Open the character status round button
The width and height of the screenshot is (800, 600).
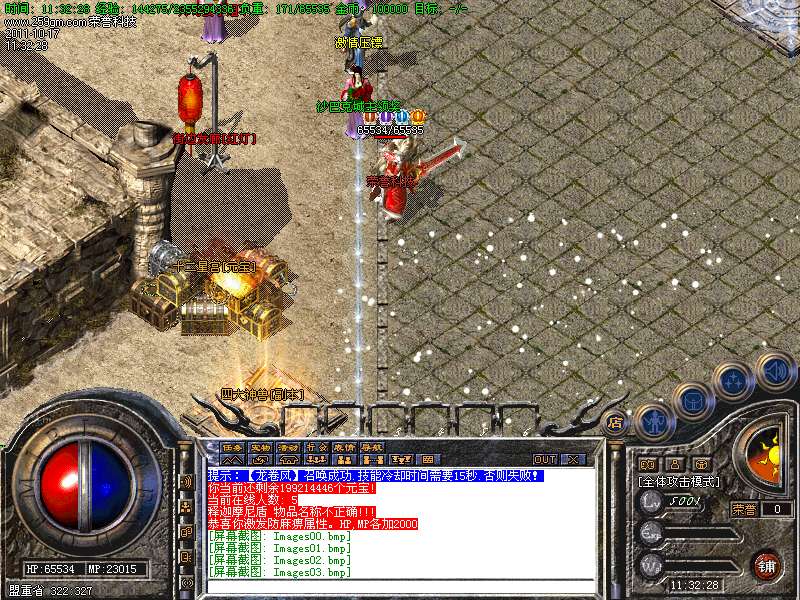coord(652,422)
